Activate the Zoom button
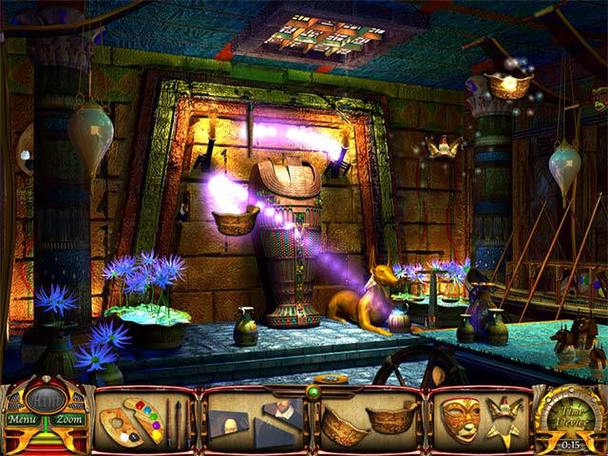 pyautogui.click(x=70, y=420)
